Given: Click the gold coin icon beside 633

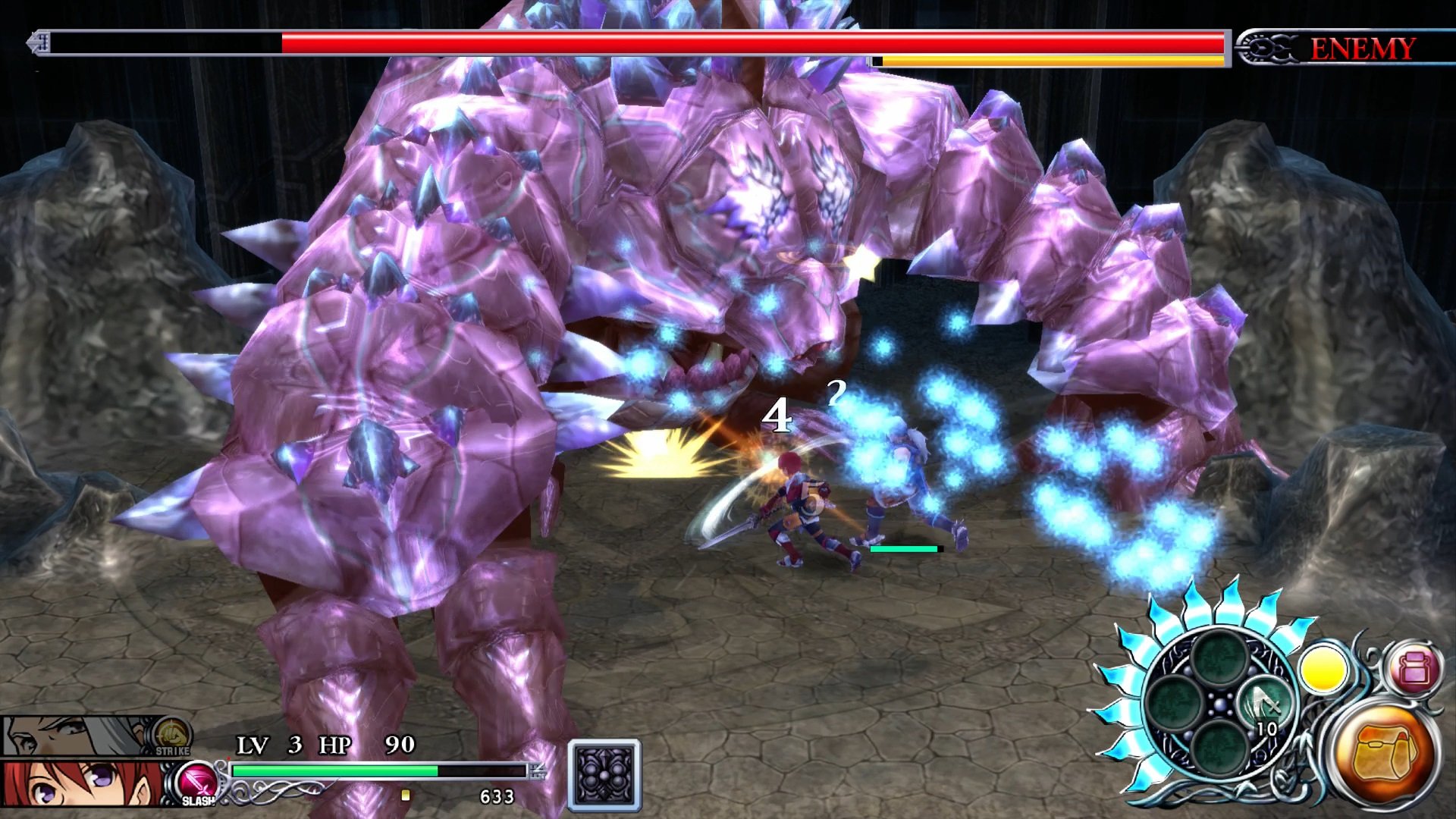Looking at the screenshot, I should point(406,795).
